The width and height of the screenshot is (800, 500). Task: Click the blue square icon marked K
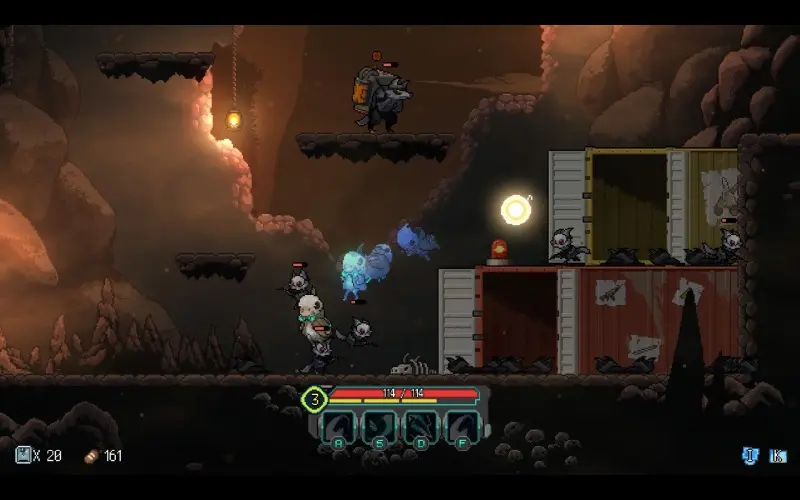pos(777,456)
